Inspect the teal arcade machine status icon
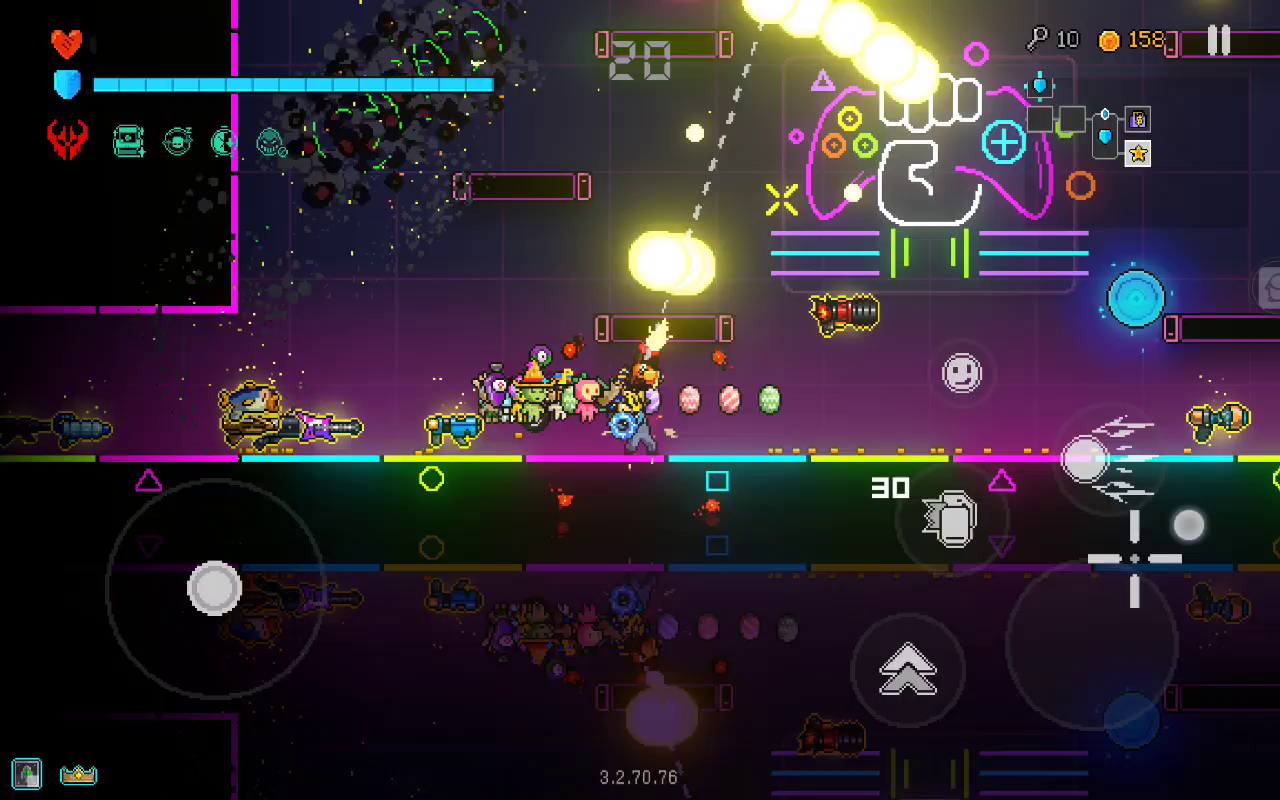The height and width of the screenshot is (800, 1280). pyautogui.click(x=129, y=141)
